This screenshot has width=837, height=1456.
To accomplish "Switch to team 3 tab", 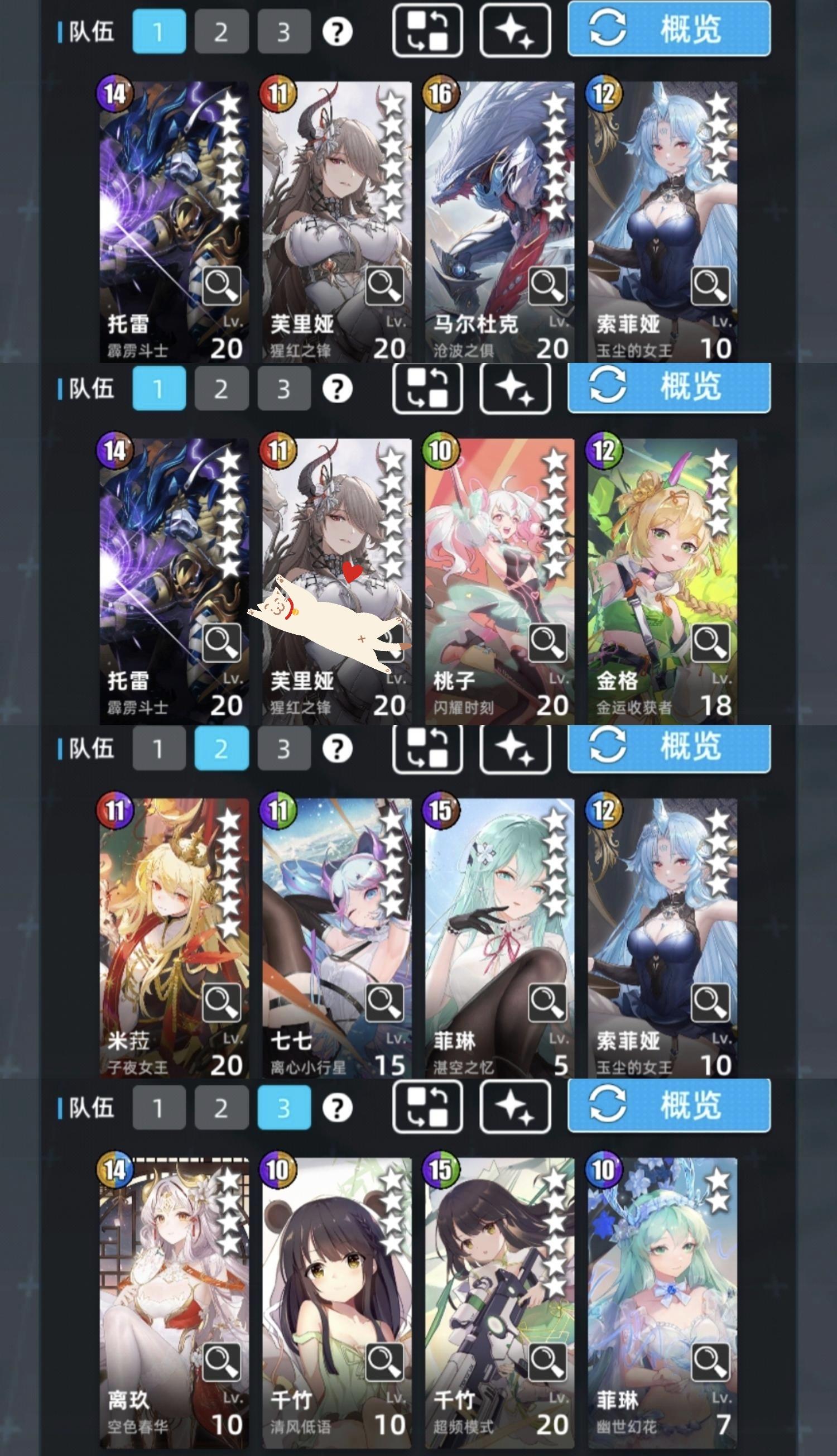I will click(x=283, y=33).
